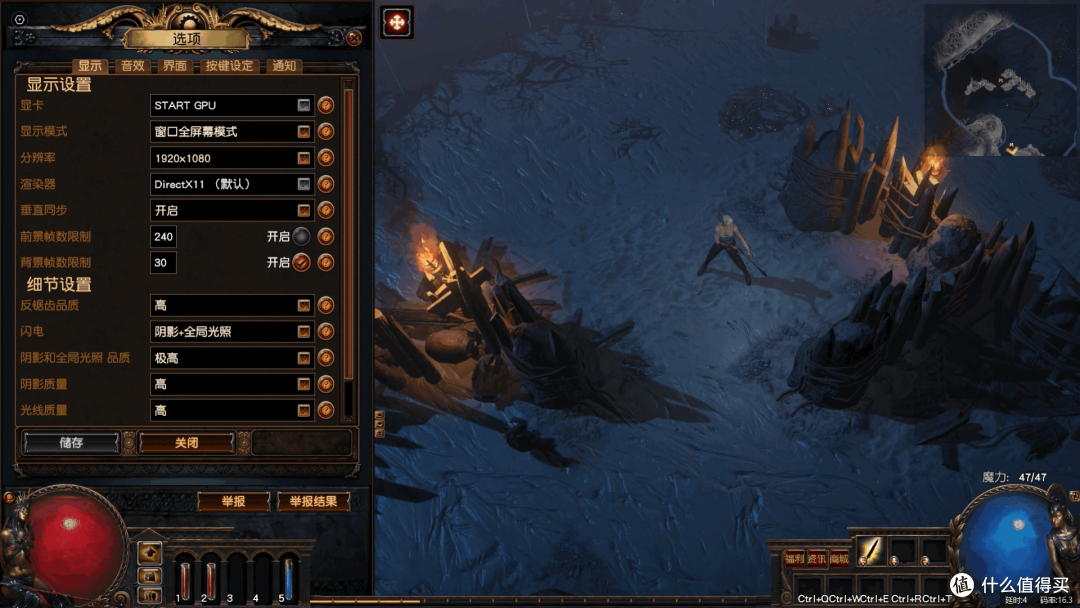The height and width of the screenshot is (608, 1080).
Task: Open the 商城 (Shop) button
Action: point(838,558)
